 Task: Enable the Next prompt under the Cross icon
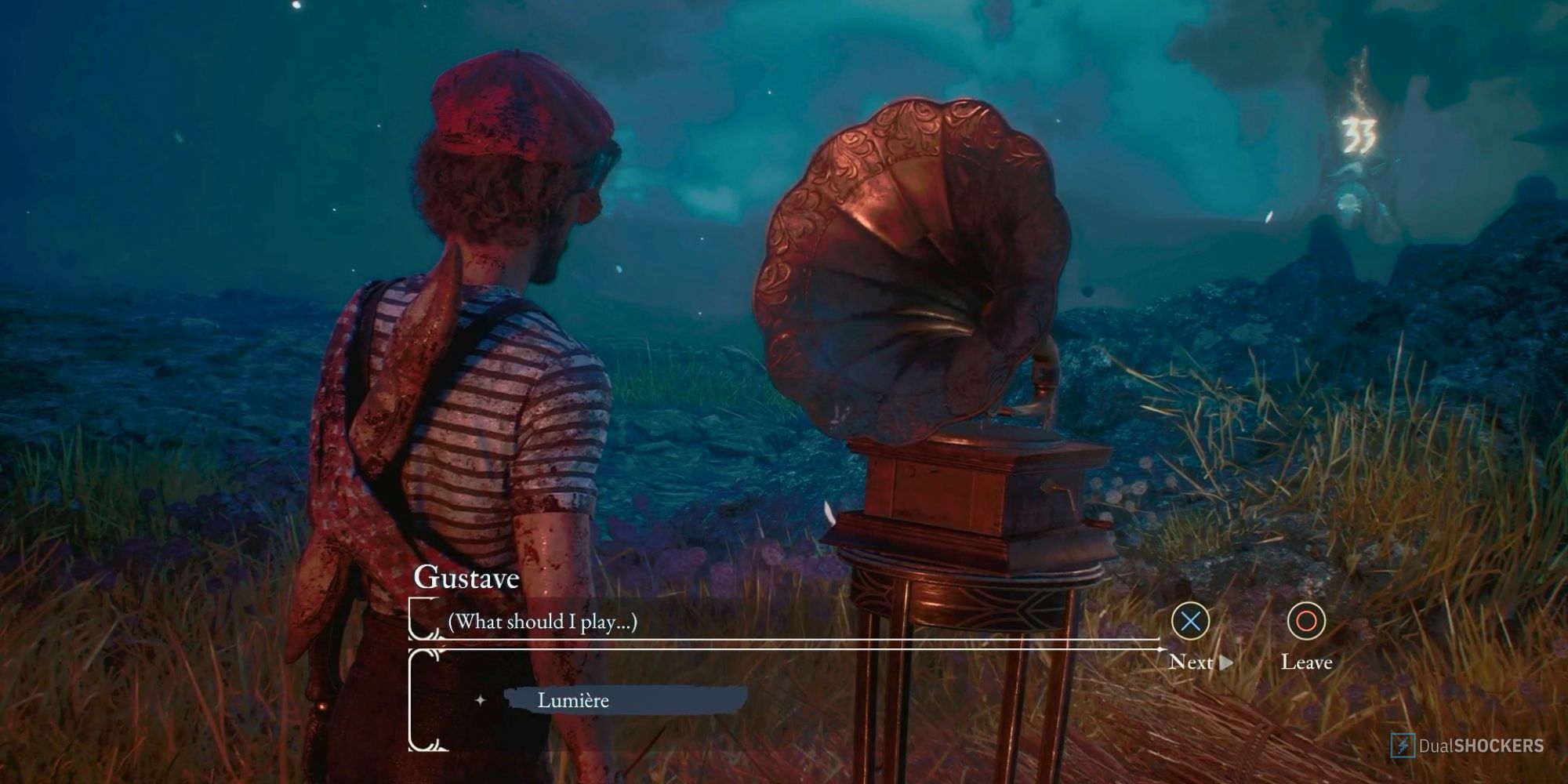tap(1191, 662)
